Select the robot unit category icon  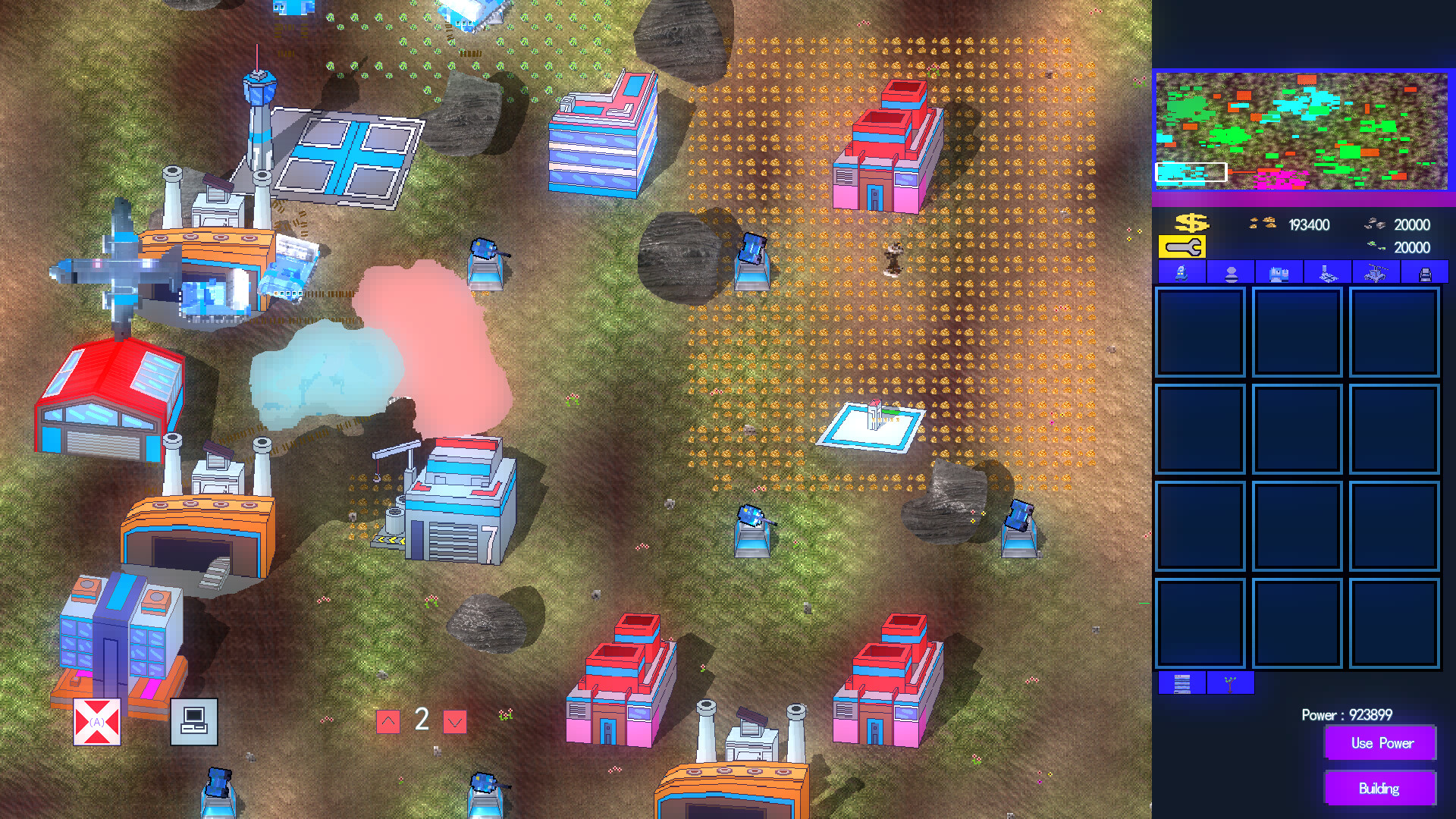coord(1181,275)
